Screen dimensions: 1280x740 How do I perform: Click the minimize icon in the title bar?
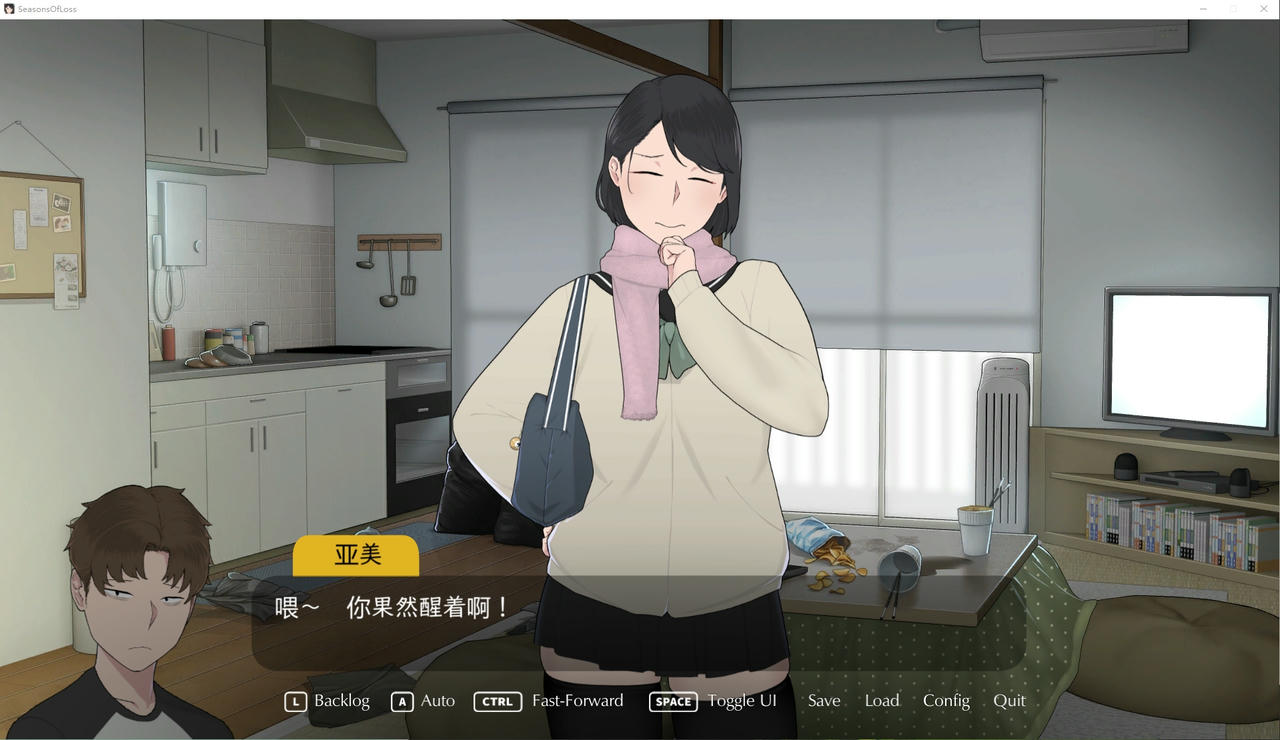[1203, 8]
